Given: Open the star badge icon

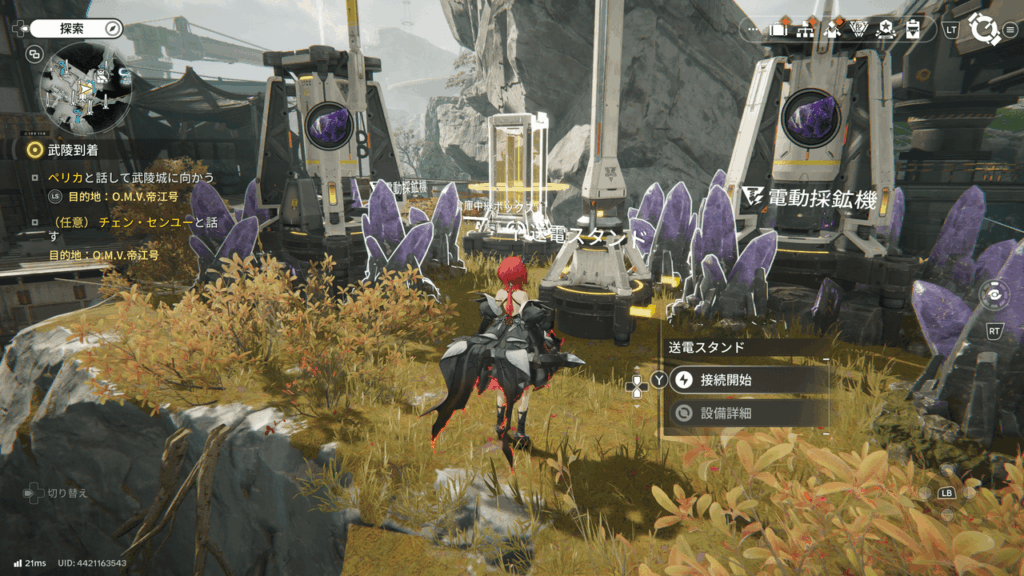Looking at the screenshot, I should 885,30.
